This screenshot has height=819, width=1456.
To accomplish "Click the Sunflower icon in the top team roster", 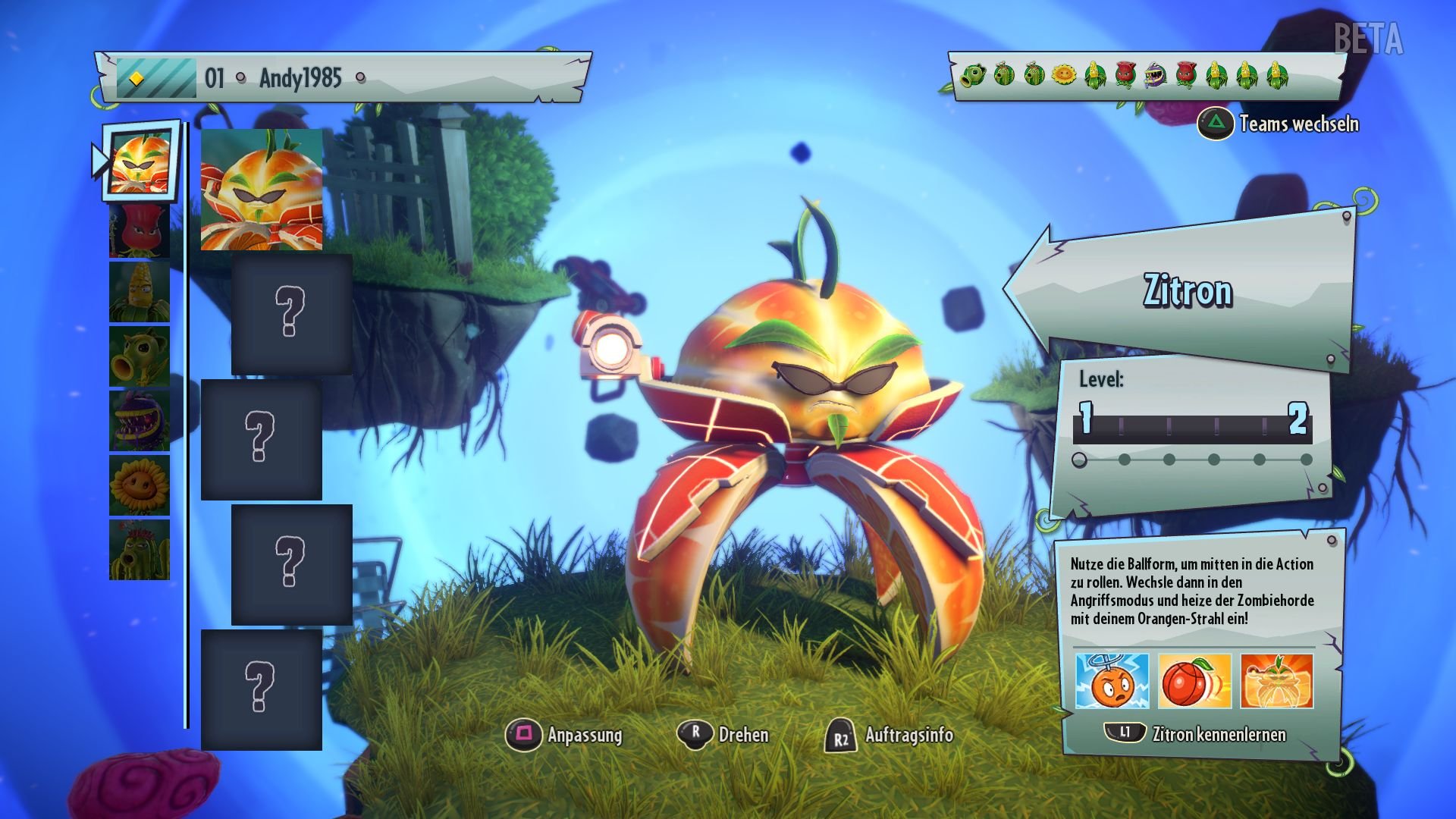I will click(1063, 76).
